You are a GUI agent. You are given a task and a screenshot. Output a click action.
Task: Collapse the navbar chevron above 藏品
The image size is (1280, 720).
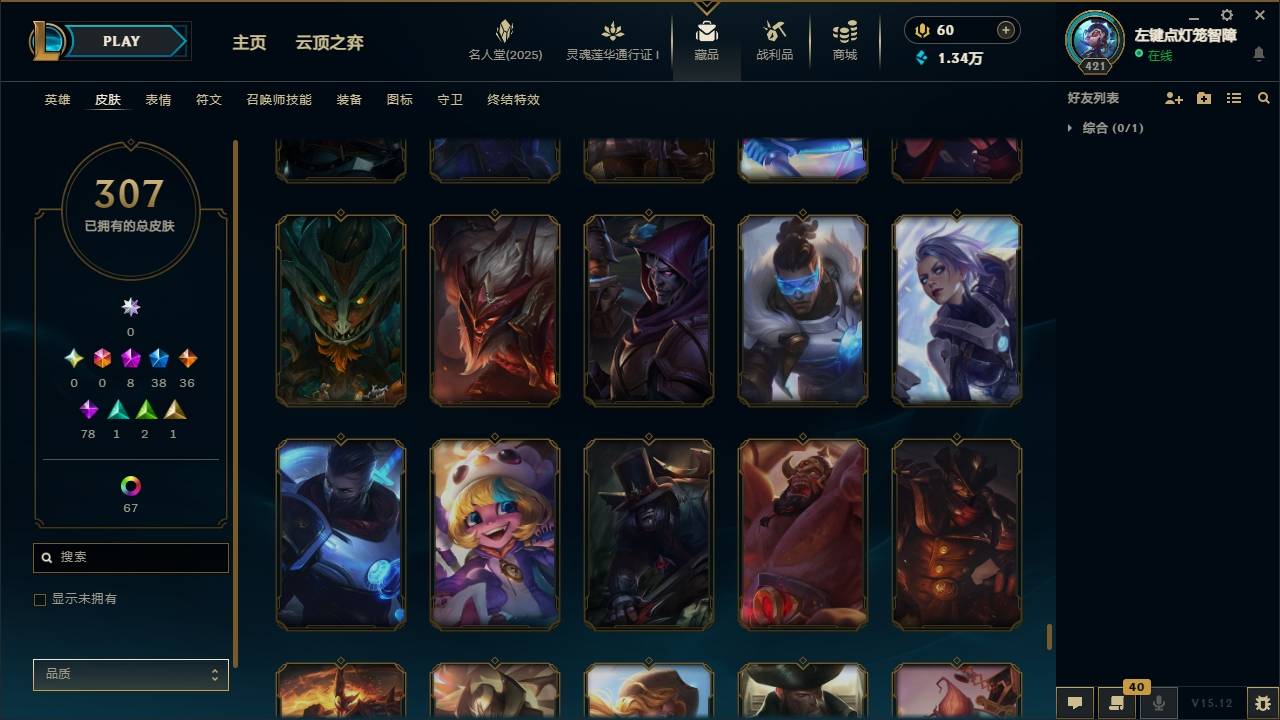coord(707,5)
